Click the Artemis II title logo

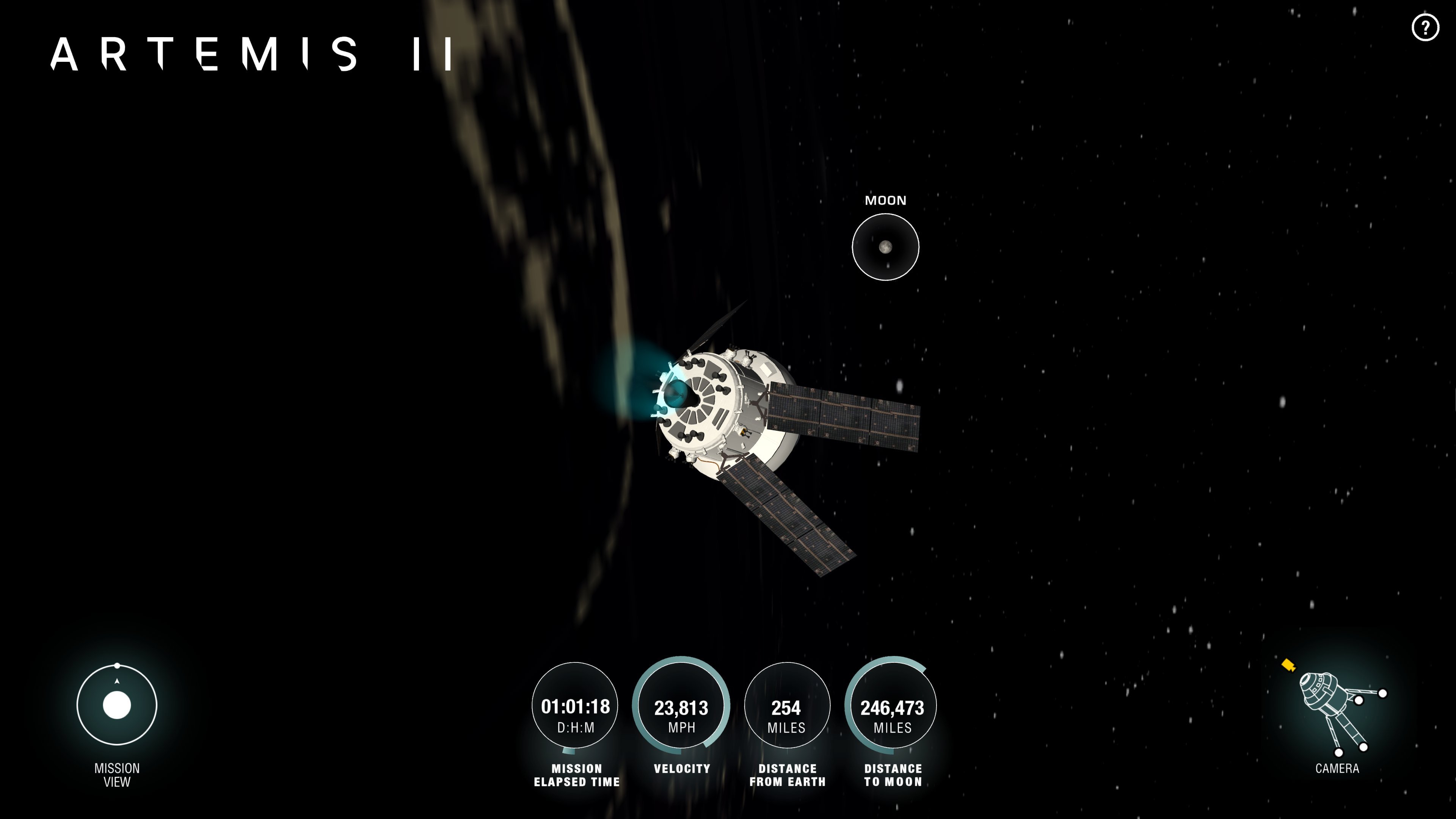pos(251,54)
